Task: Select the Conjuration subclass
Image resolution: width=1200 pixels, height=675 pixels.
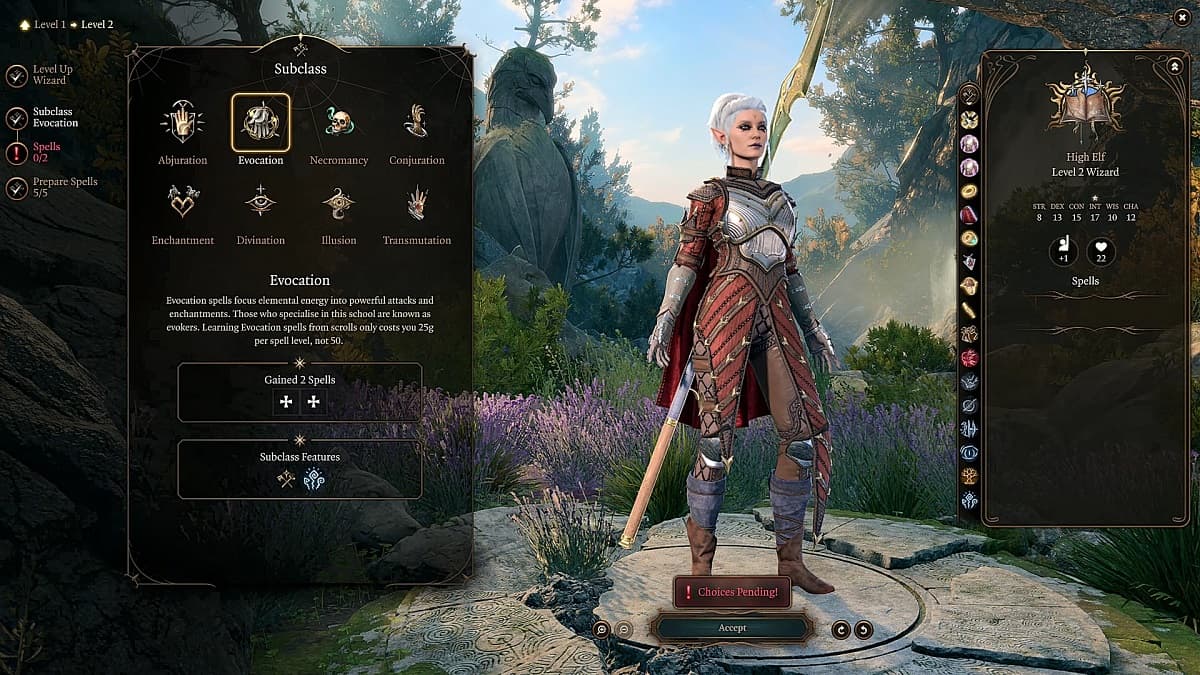Action: point(416,122)
